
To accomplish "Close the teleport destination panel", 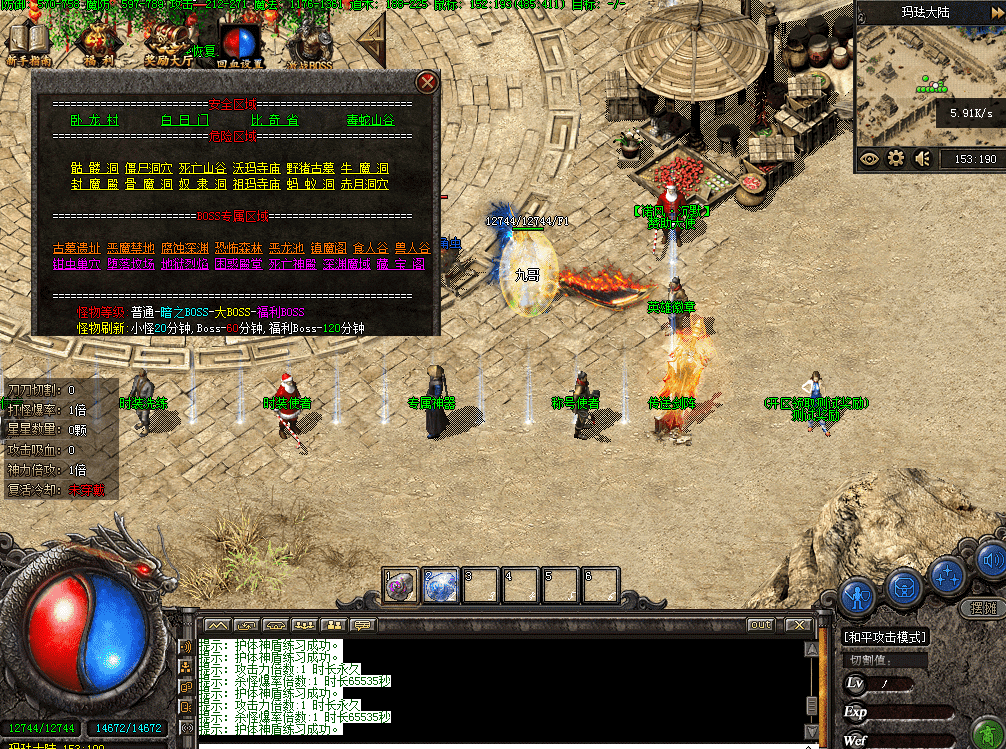I will pyautogui.click(x=427, y=82).
